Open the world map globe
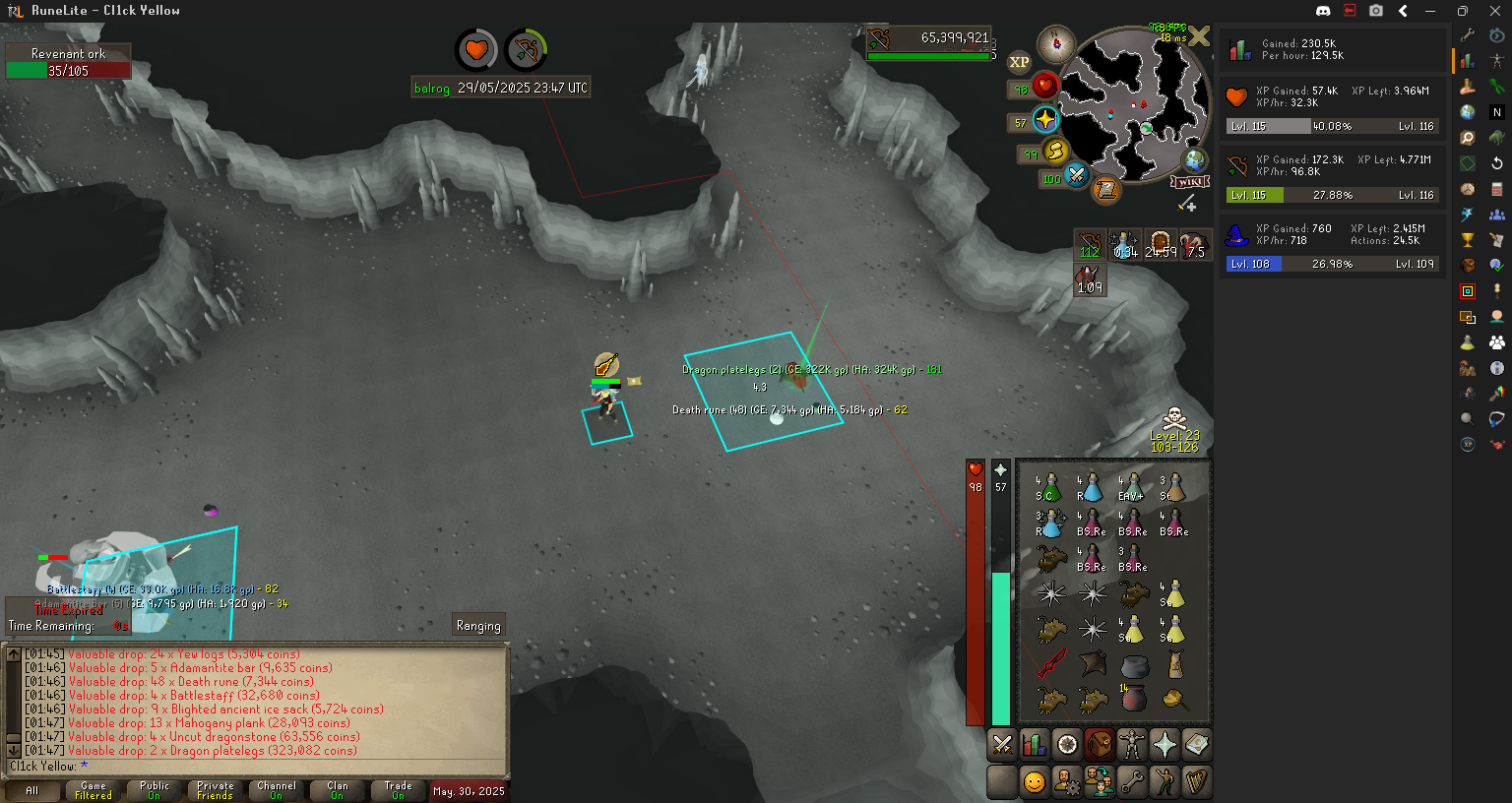Viewport: 1512px width, 803px height. [x=1195, y=160]
